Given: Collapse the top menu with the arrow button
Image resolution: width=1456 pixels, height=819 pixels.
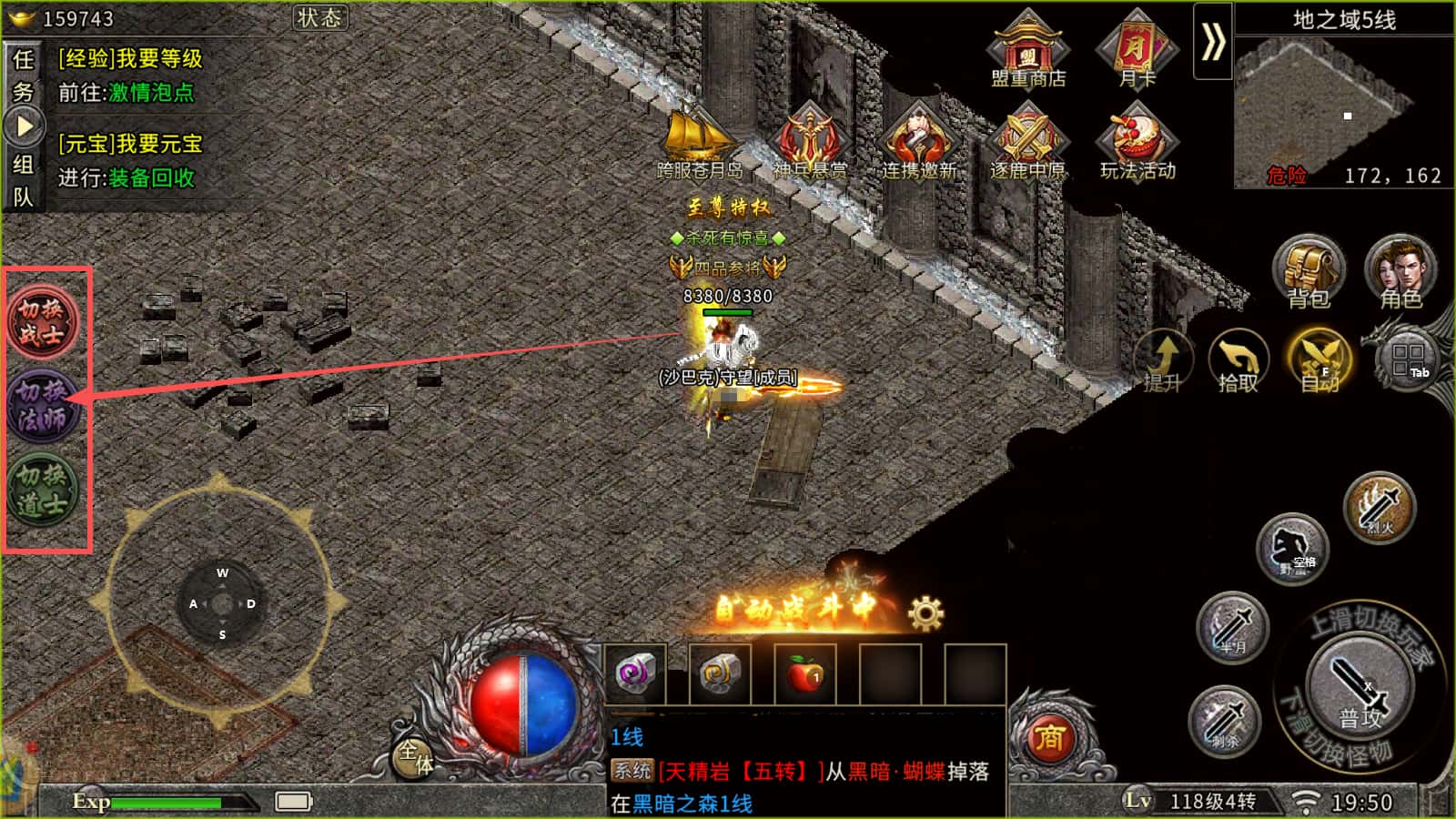Looking at the screenshot, I should pyautogui.click(x=1212, y=42).
